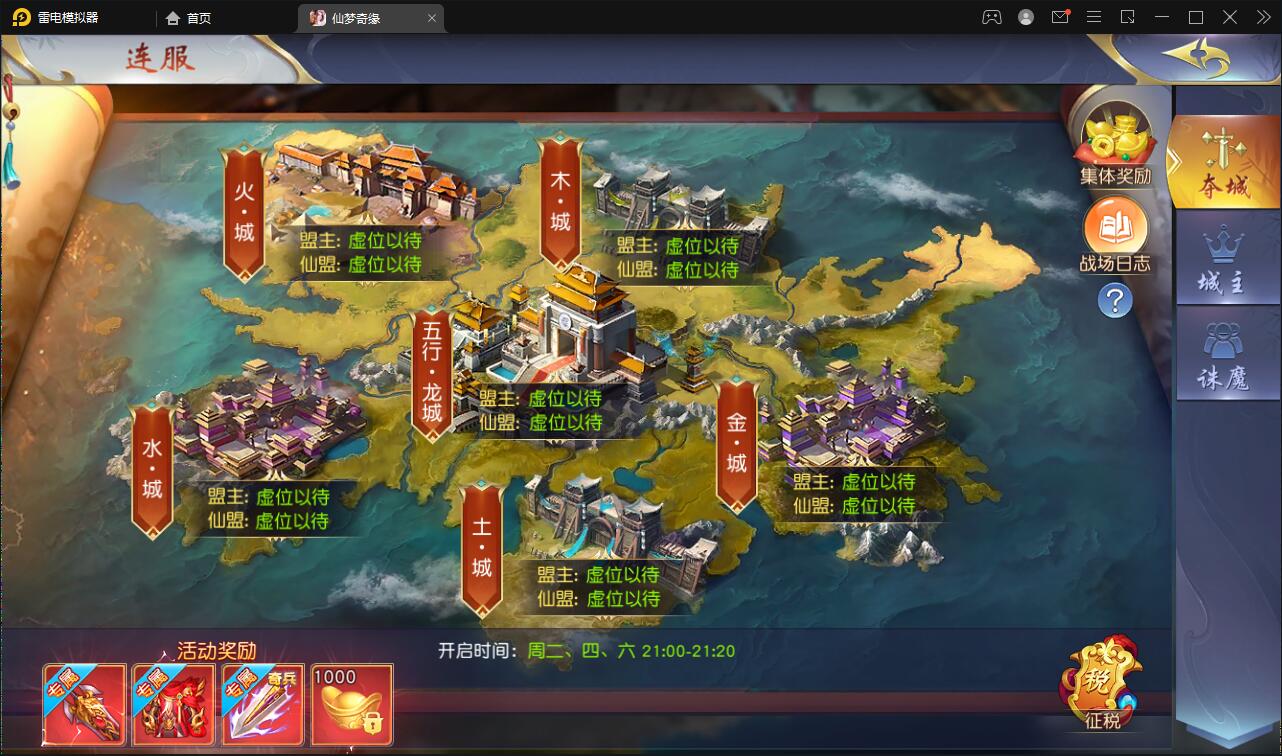Viewport: 1282px width, 756px height.
Task: Click the avatar account icon in title bar
Action: 1026,17
